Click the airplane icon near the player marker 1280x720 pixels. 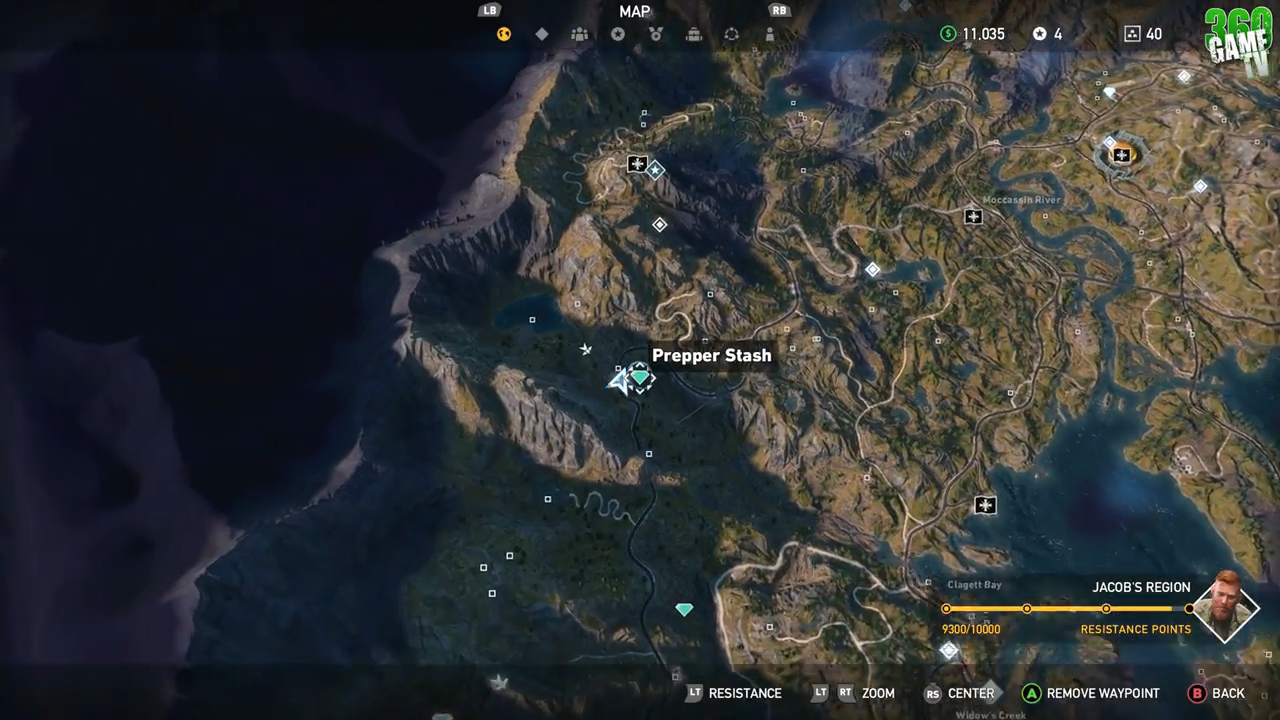(x=585, y=350)
